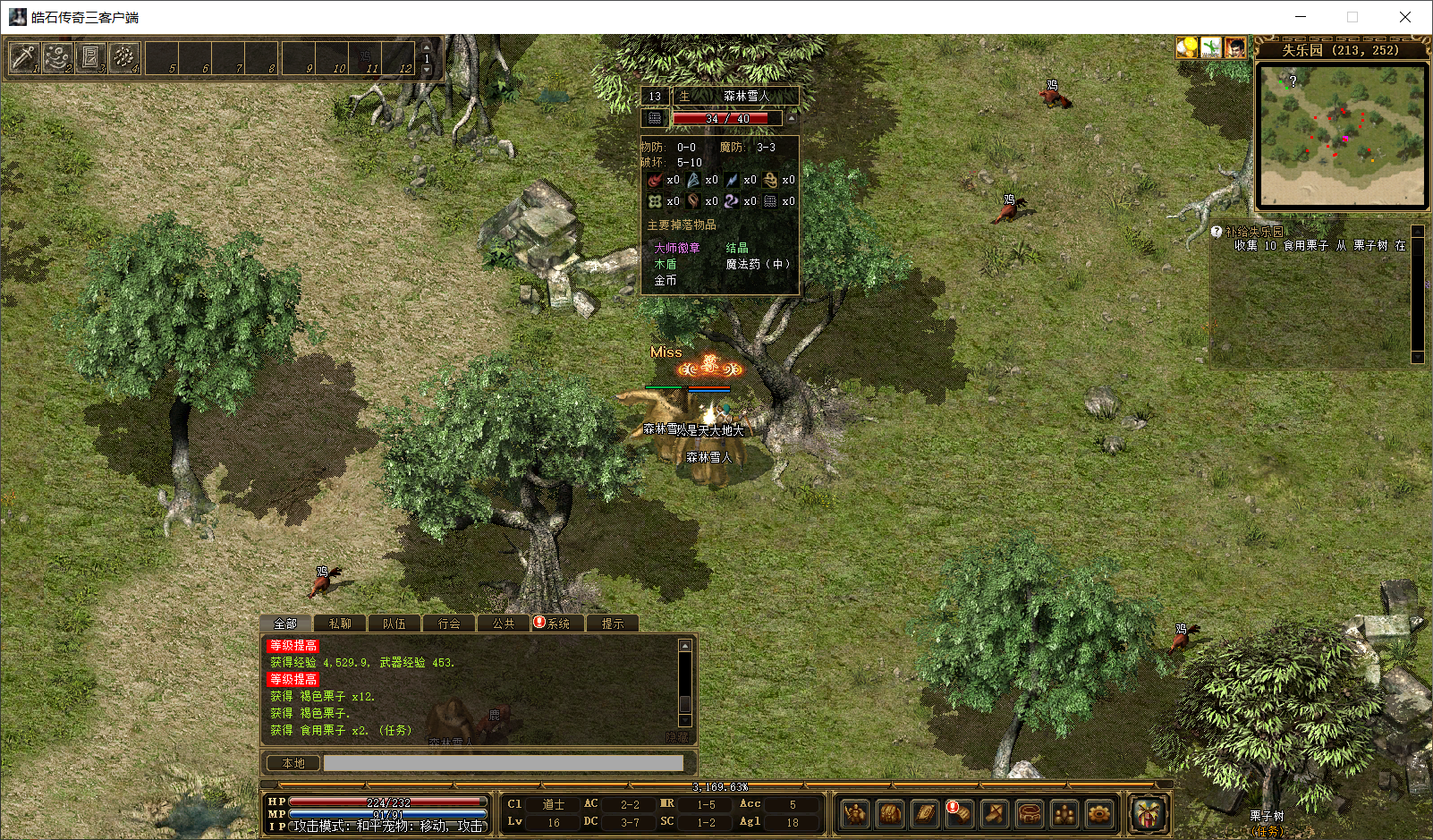The width and height of the screenshot is (1433, 840).
Task: Open the gear-shaped settings menu
Action: 1098,814
